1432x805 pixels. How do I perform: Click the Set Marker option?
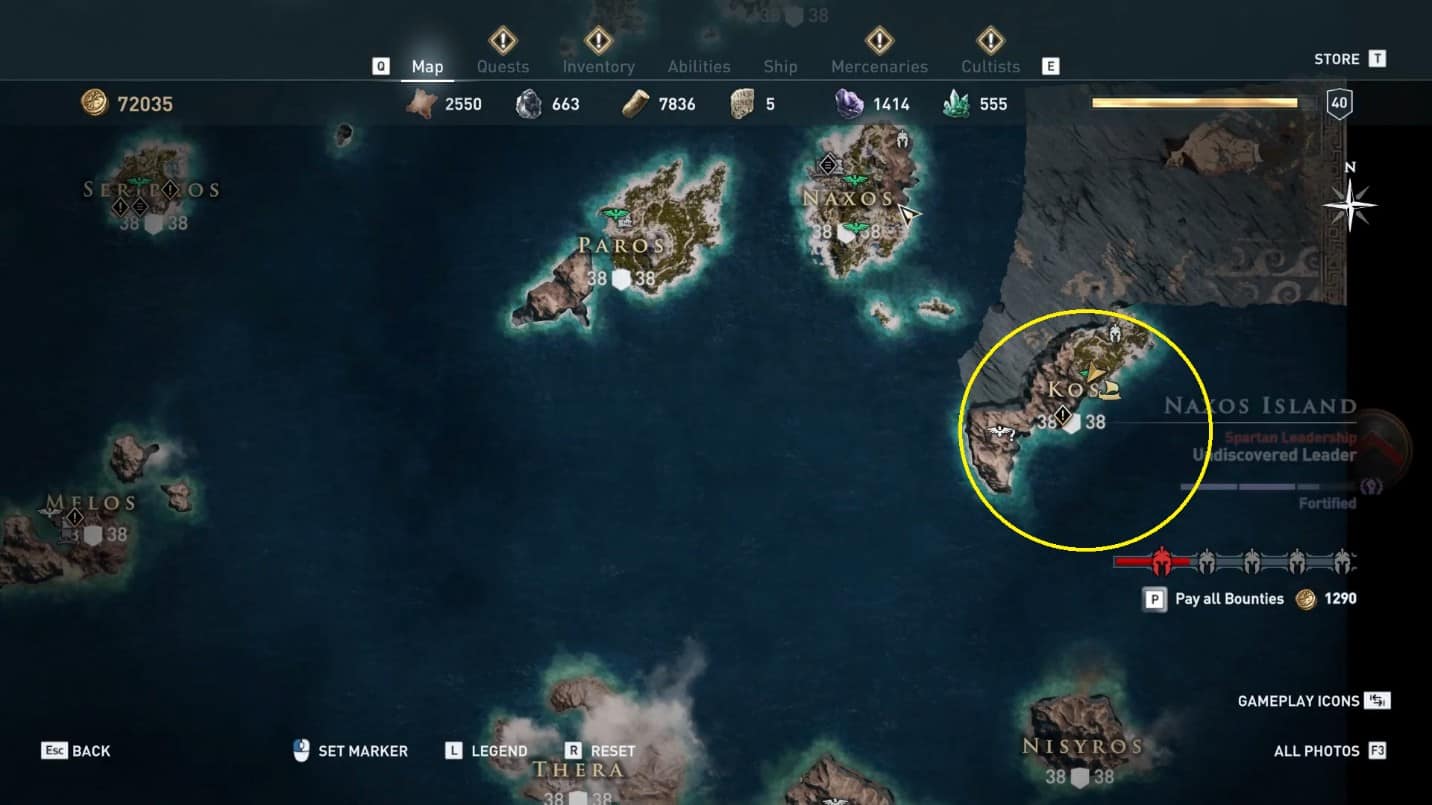coord(351,751)
